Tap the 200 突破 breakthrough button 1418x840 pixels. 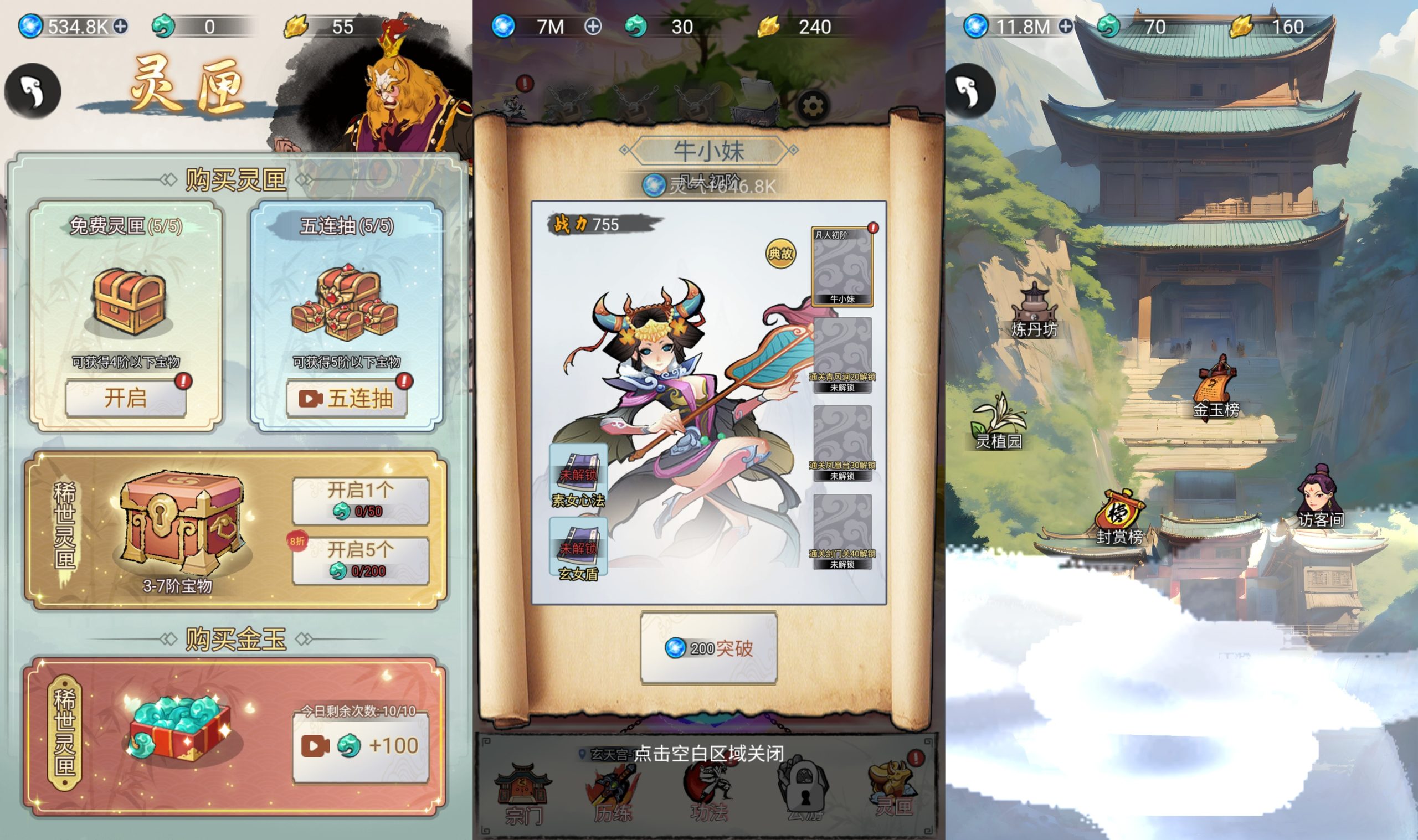pyautogui.click(x=708, y=647)
